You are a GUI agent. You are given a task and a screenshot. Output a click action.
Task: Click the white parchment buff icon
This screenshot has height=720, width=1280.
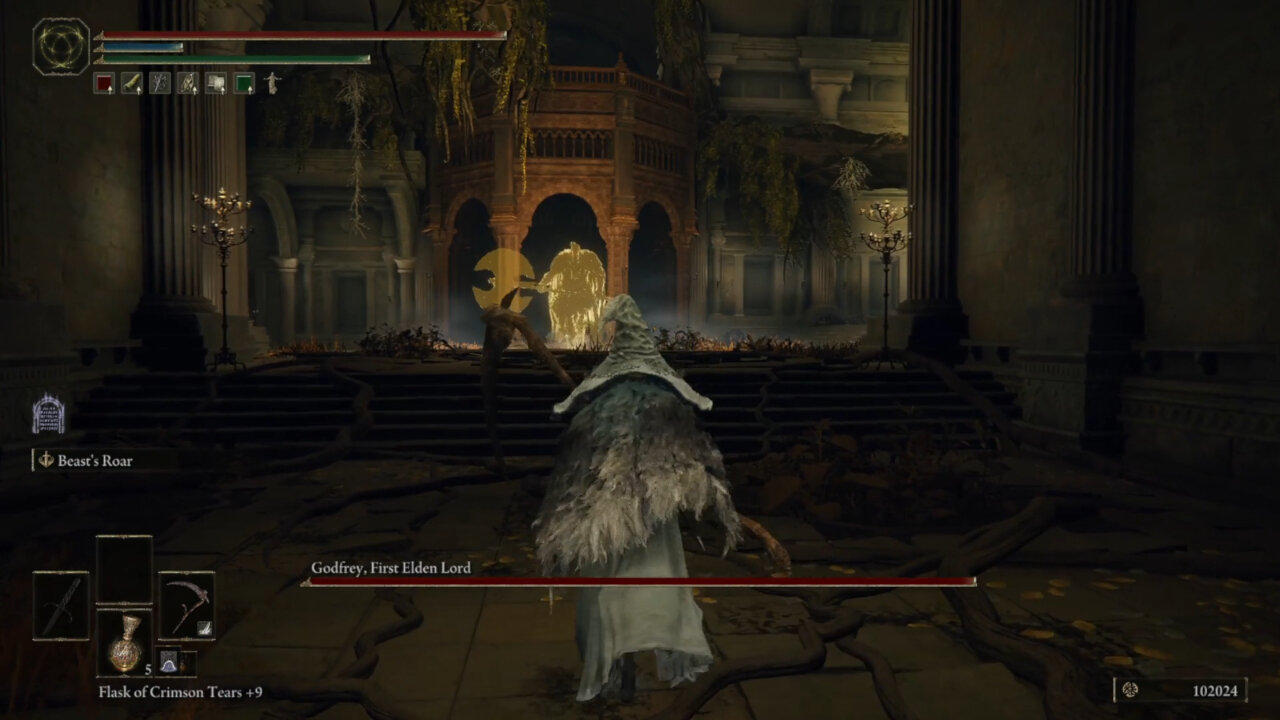pos(217,84)
